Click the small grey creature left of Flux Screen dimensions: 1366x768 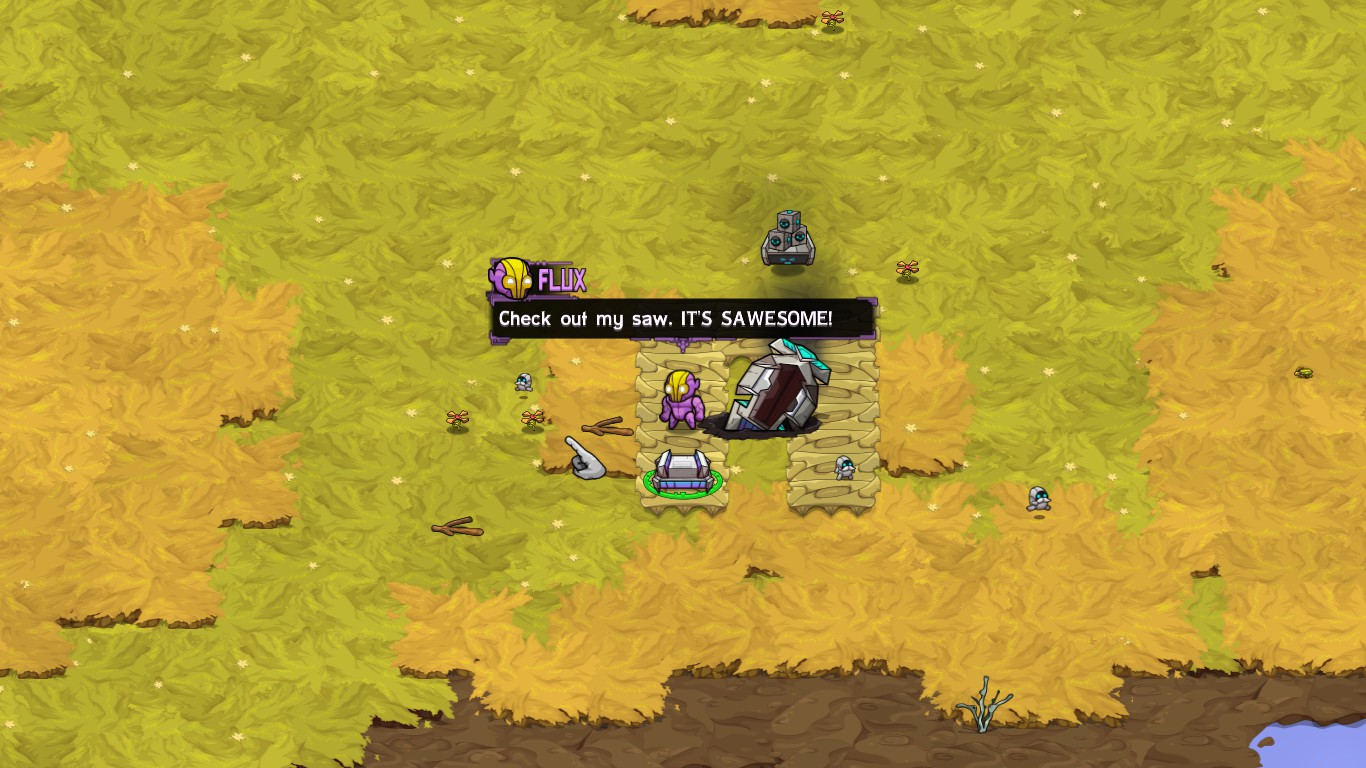523,382
